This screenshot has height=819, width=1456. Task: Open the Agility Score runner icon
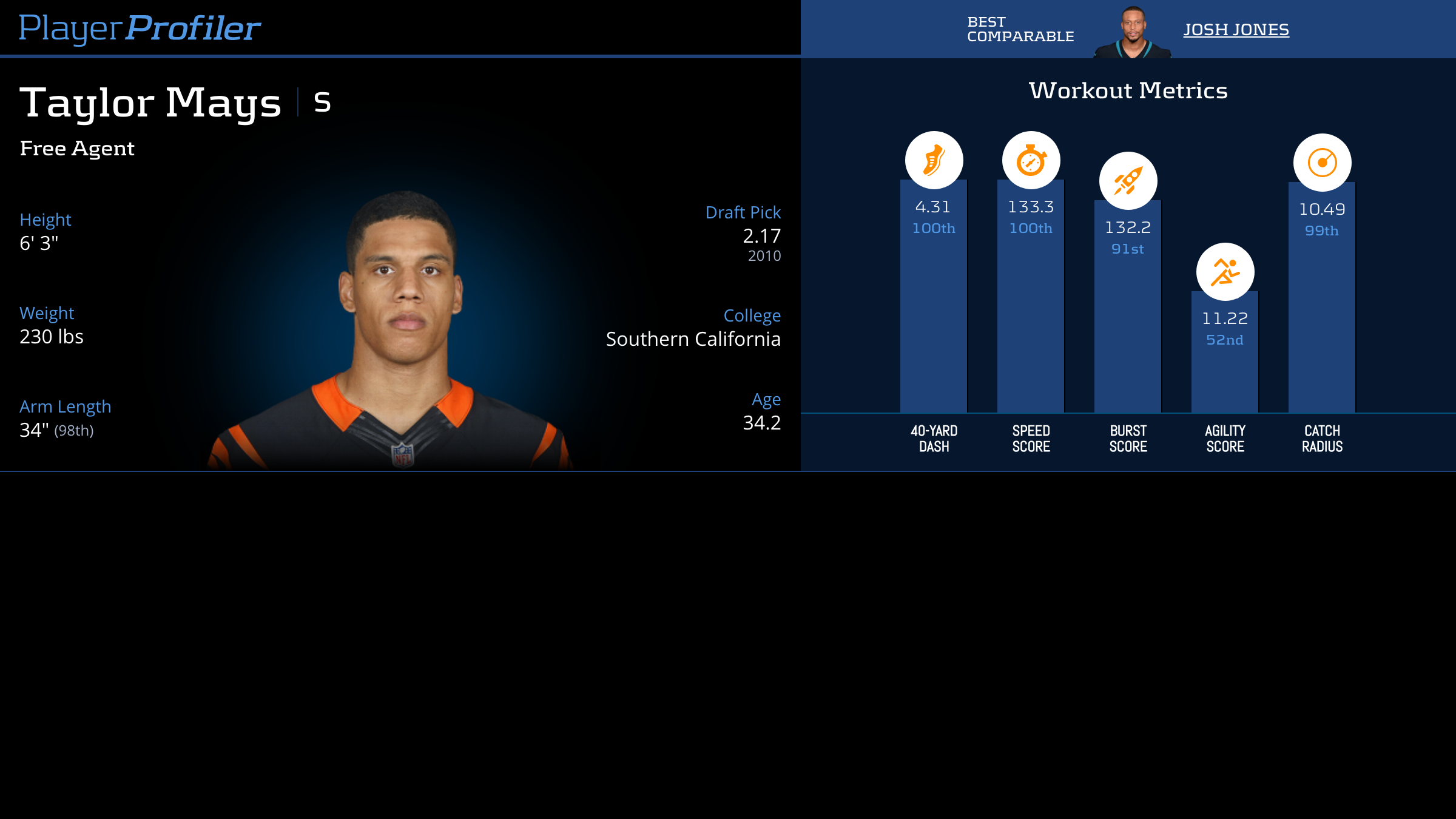(1225, 272)
